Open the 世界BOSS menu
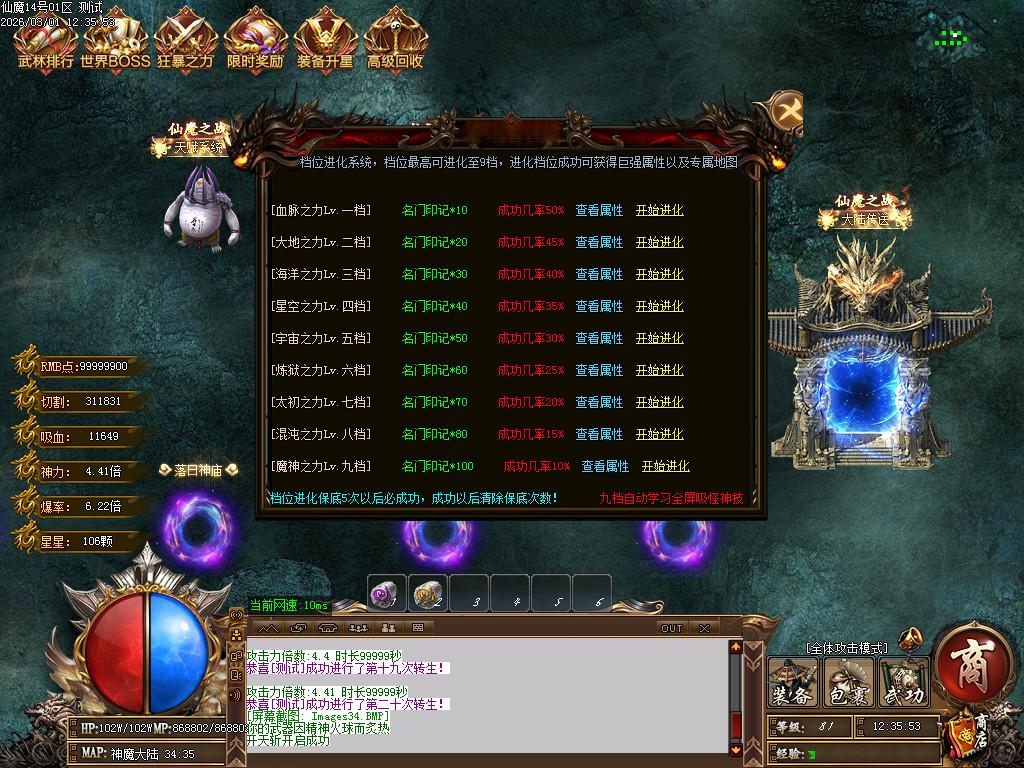 pyautogui.click(x=115, y=45)
